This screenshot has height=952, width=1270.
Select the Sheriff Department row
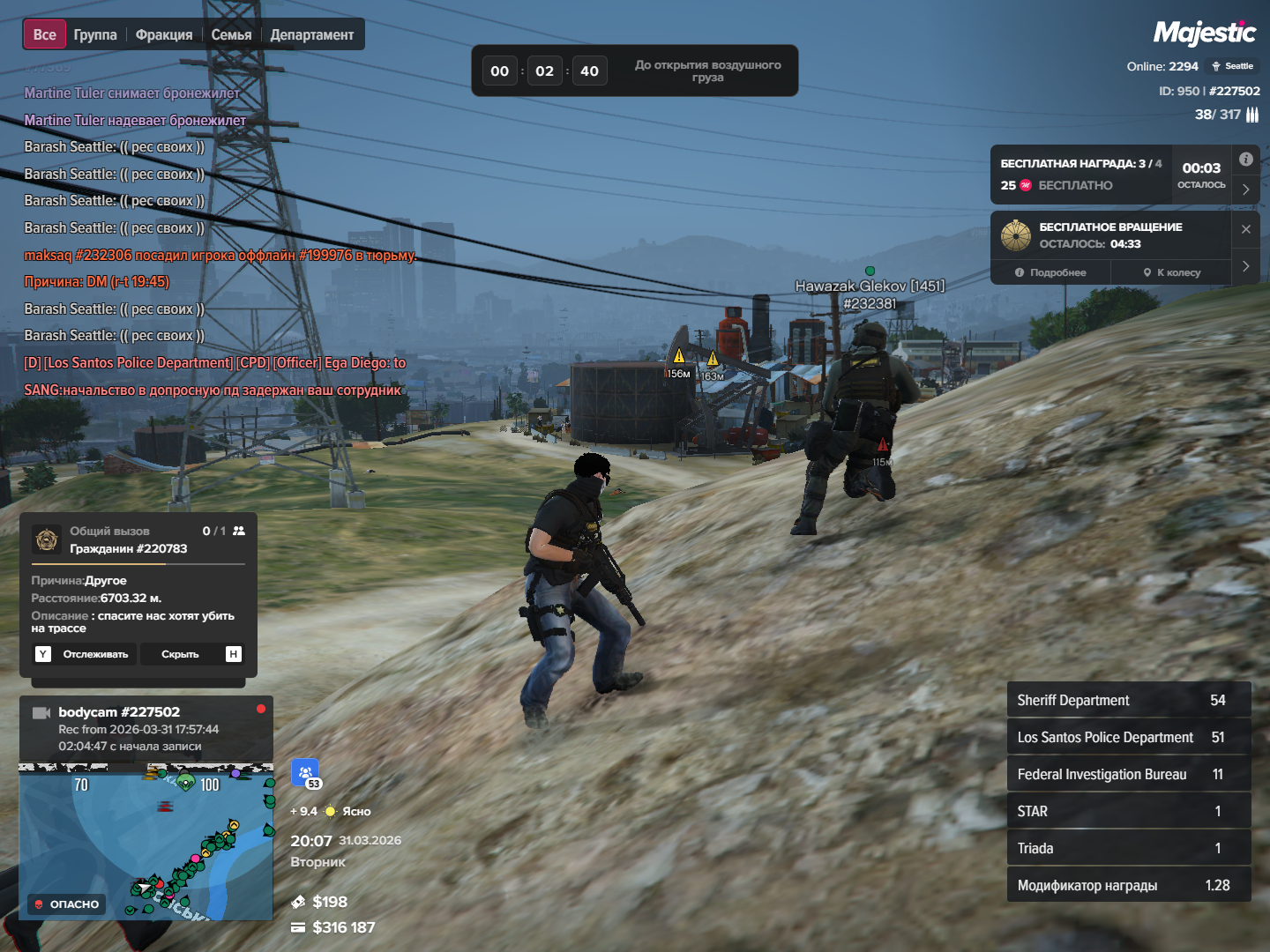click(1129, 700)
